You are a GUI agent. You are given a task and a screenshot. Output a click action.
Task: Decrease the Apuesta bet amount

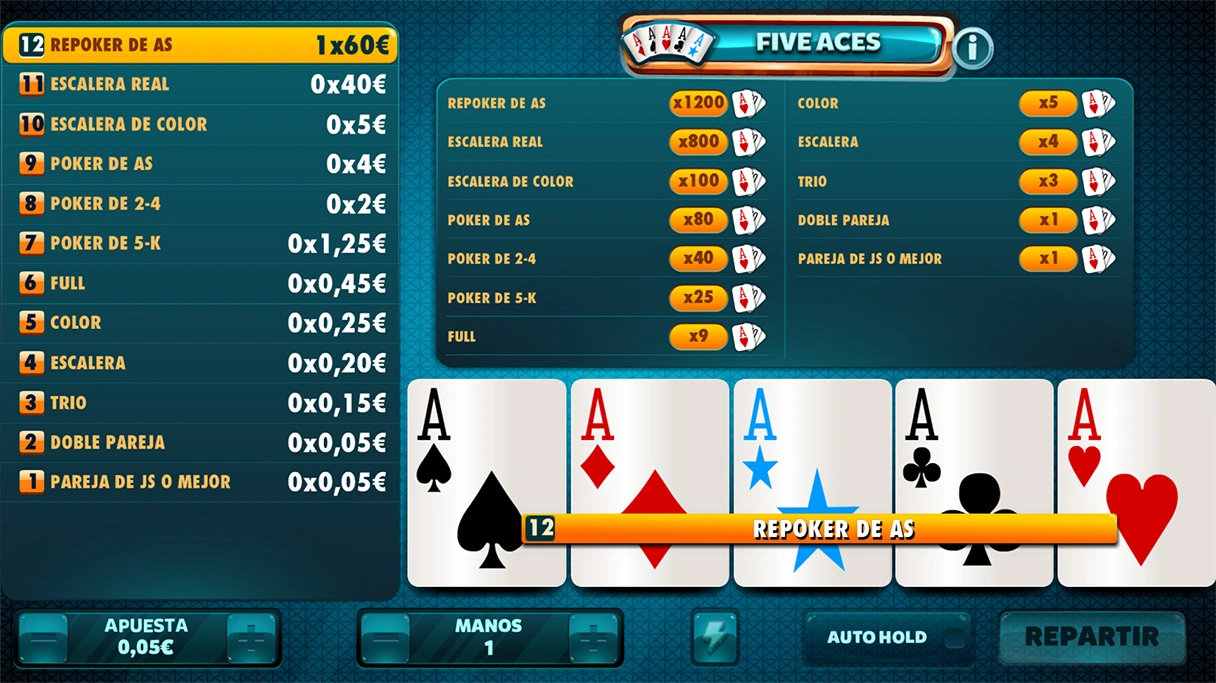pos(43,637)
